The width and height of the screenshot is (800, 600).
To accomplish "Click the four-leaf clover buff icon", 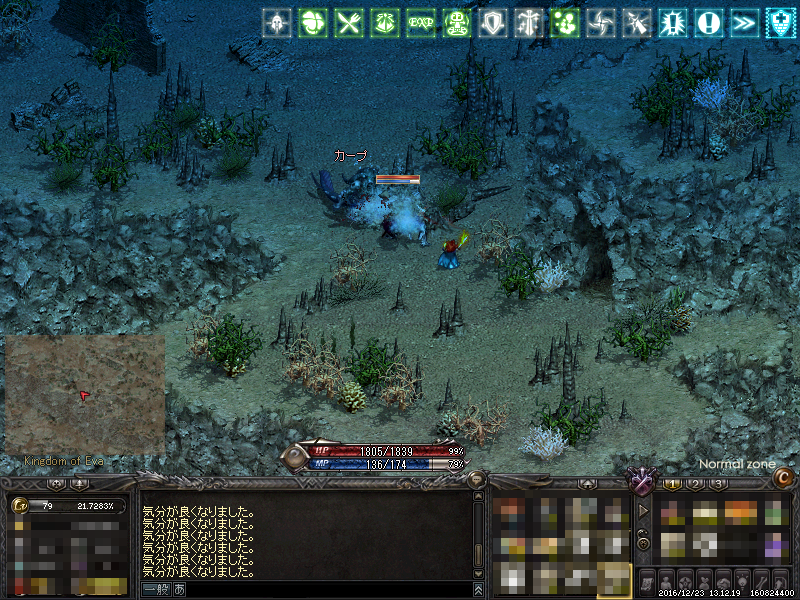I will [x=312, y=22].
